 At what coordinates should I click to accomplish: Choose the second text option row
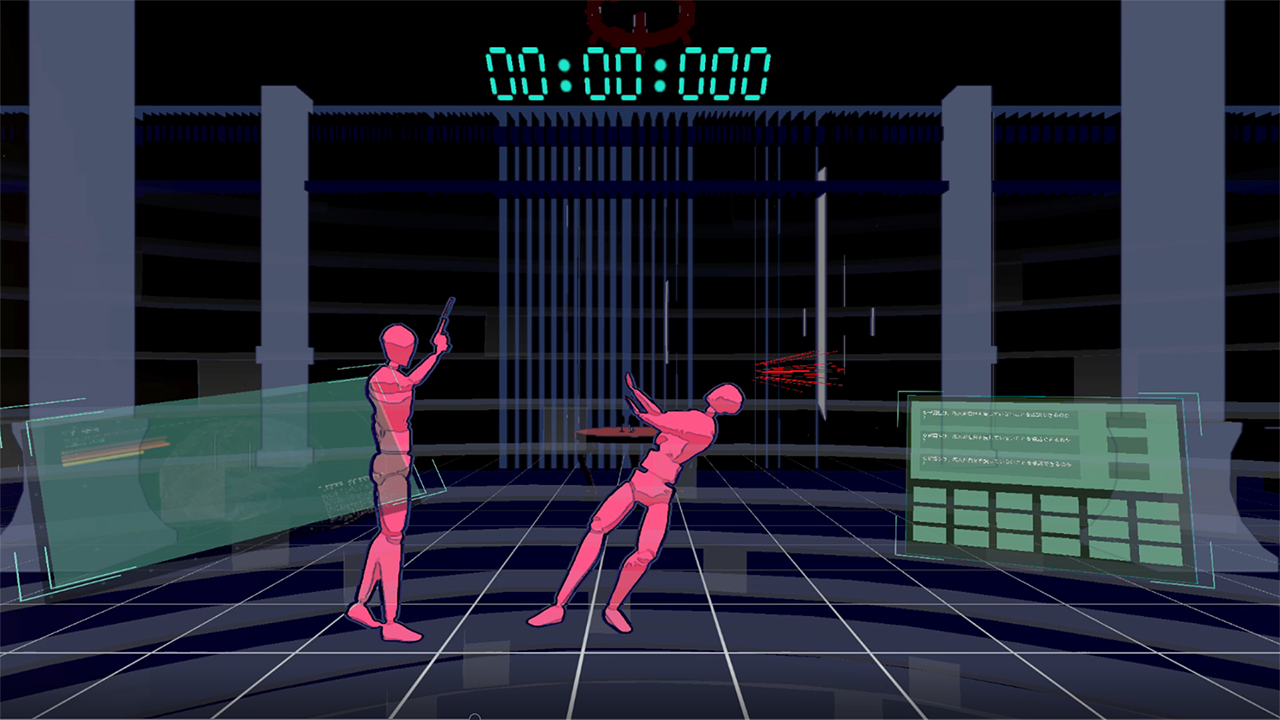coord(1000,439)
